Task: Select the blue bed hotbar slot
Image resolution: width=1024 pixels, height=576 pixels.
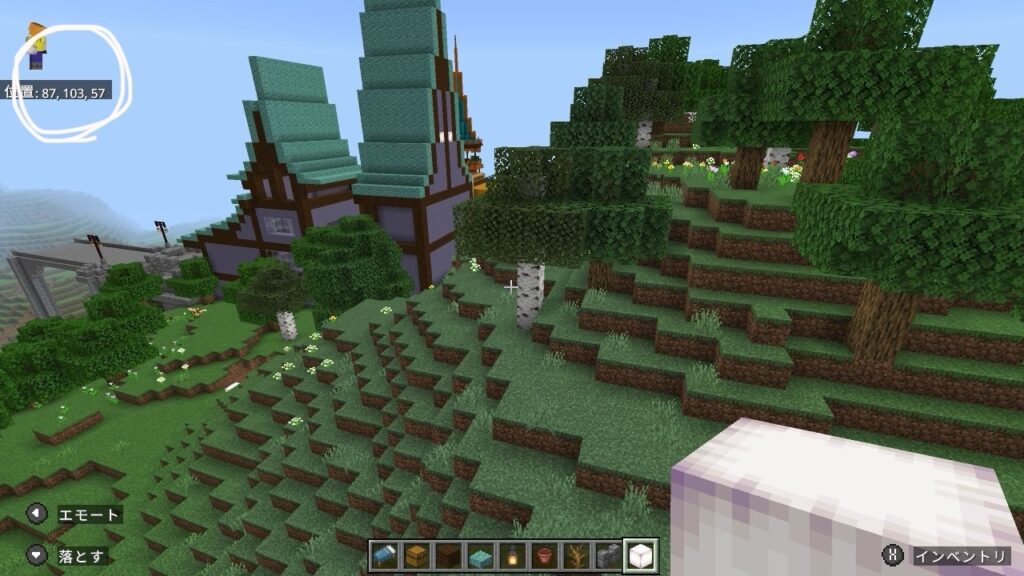Action: pyautogui.click(x=385, y=556)
